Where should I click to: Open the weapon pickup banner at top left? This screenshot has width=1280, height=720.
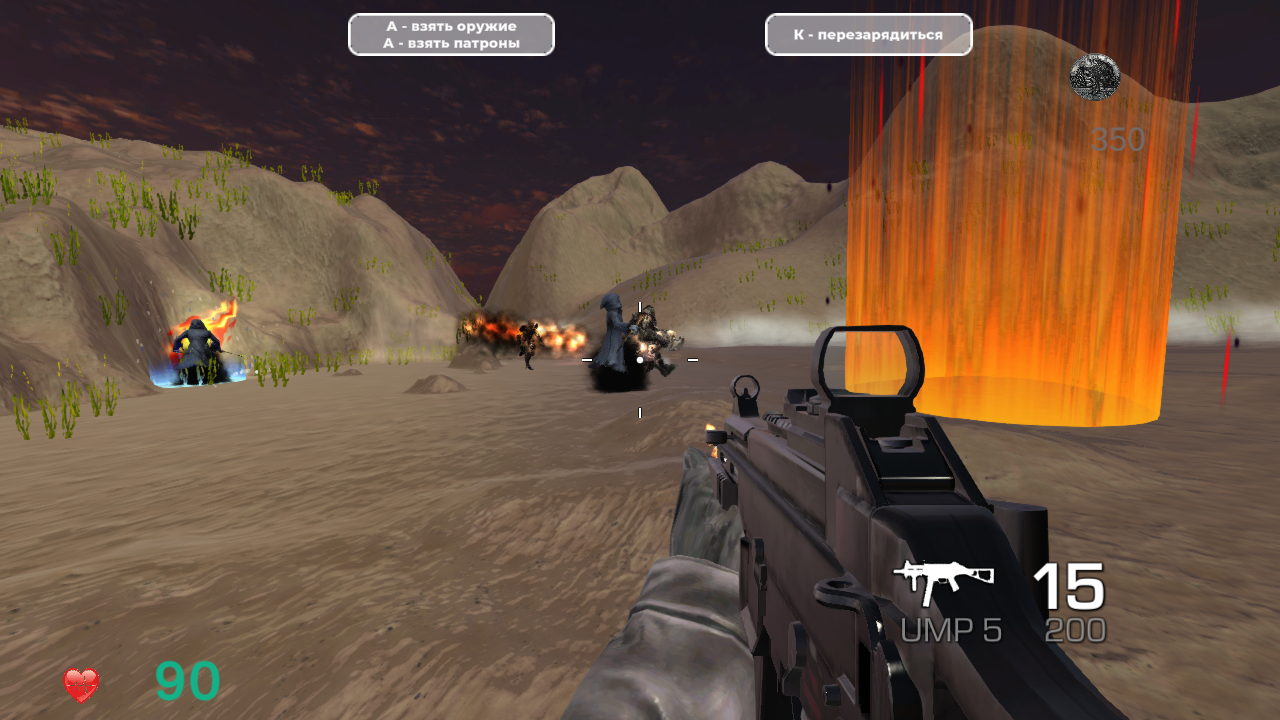pos(450,34)
